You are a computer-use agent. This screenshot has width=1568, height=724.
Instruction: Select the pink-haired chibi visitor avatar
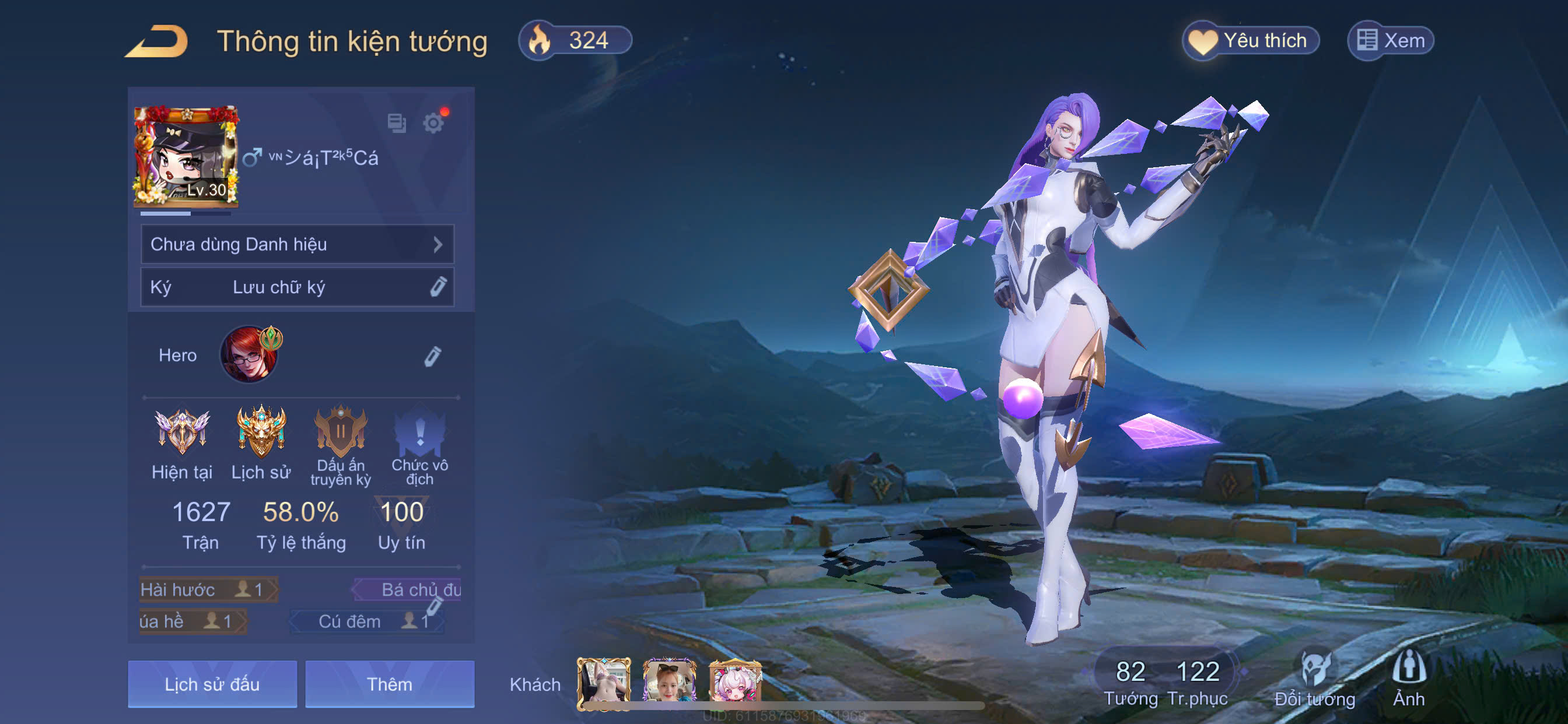coord(734,681)
